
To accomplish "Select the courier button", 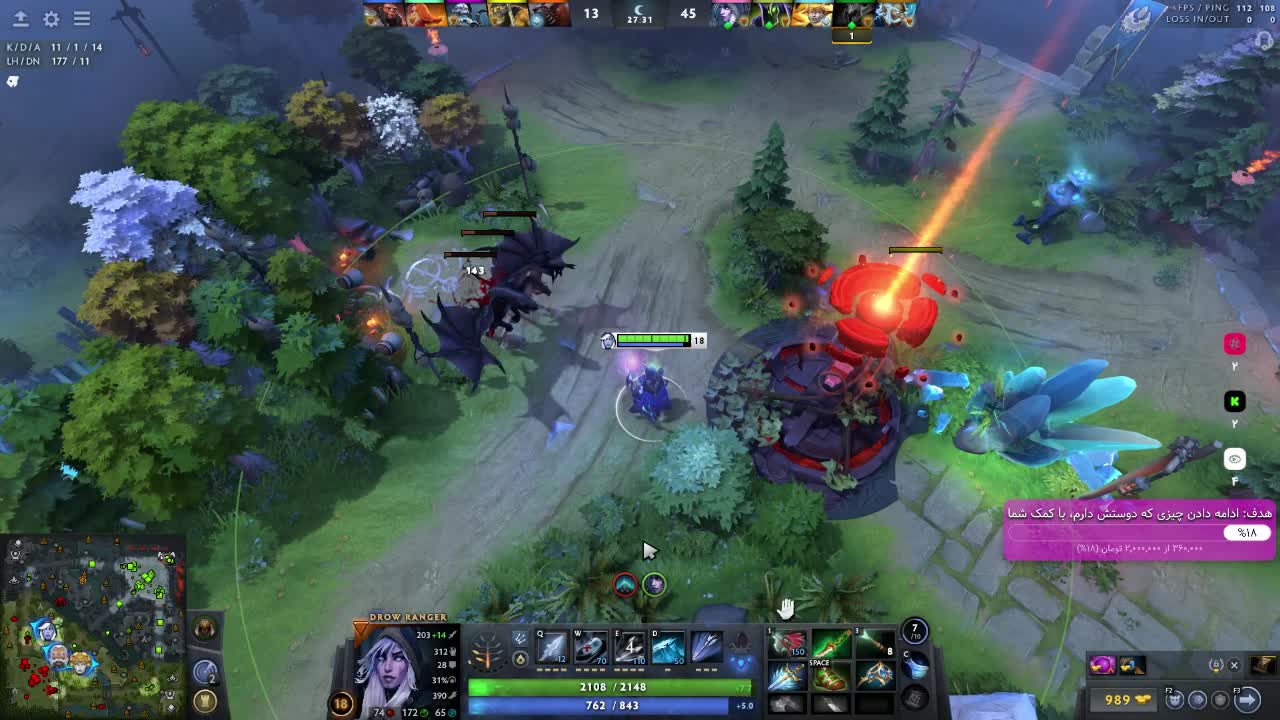I will pos(1176,699).
